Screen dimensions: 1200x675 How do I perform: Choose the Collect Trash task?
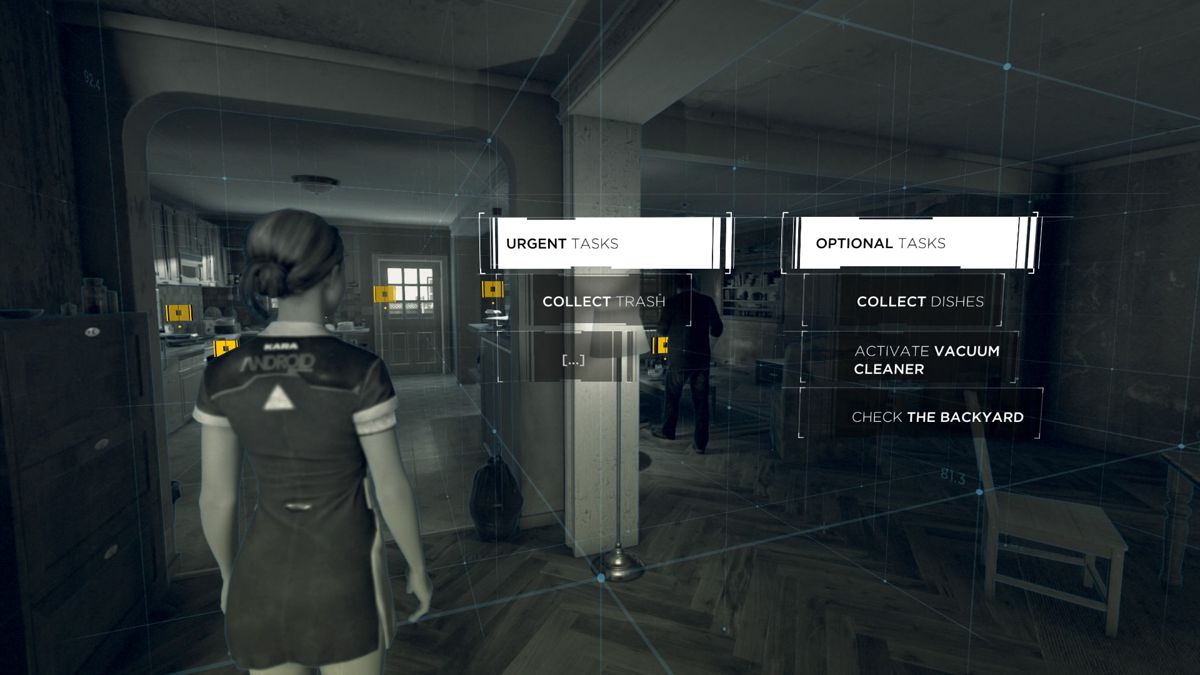coord(603,301)
